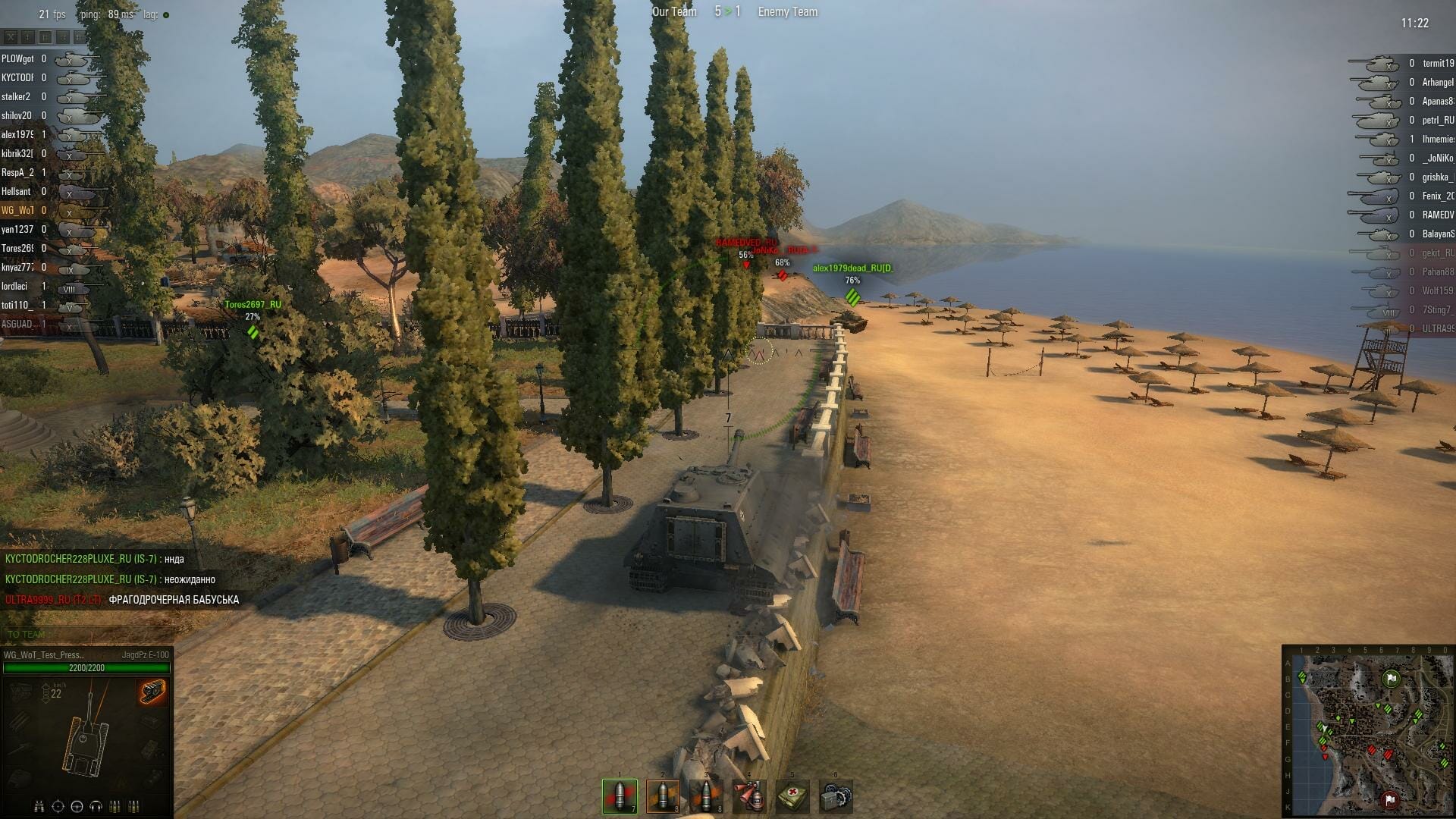Hide the team panel with the X button
1456x819 pixels.
(x=11, y=36)
